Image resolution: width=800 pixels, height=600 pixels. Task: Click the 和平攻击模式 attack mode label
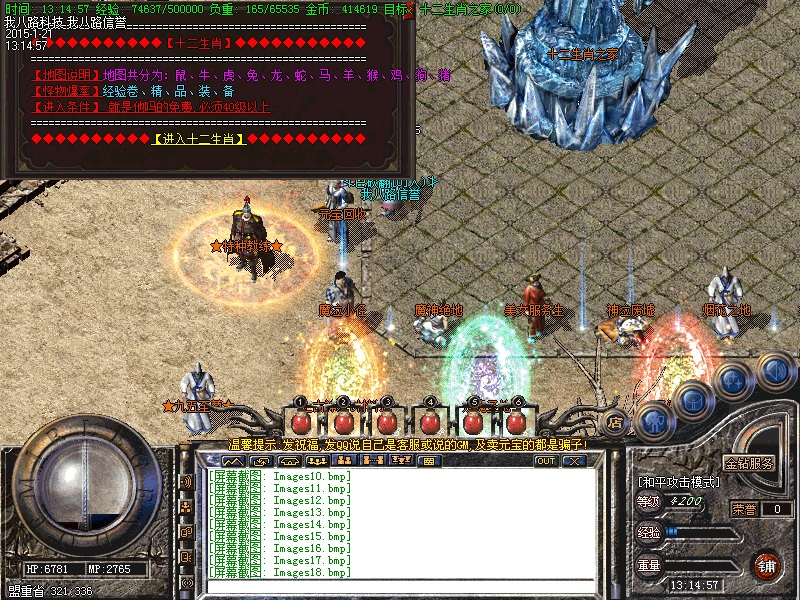pos(677,482)
